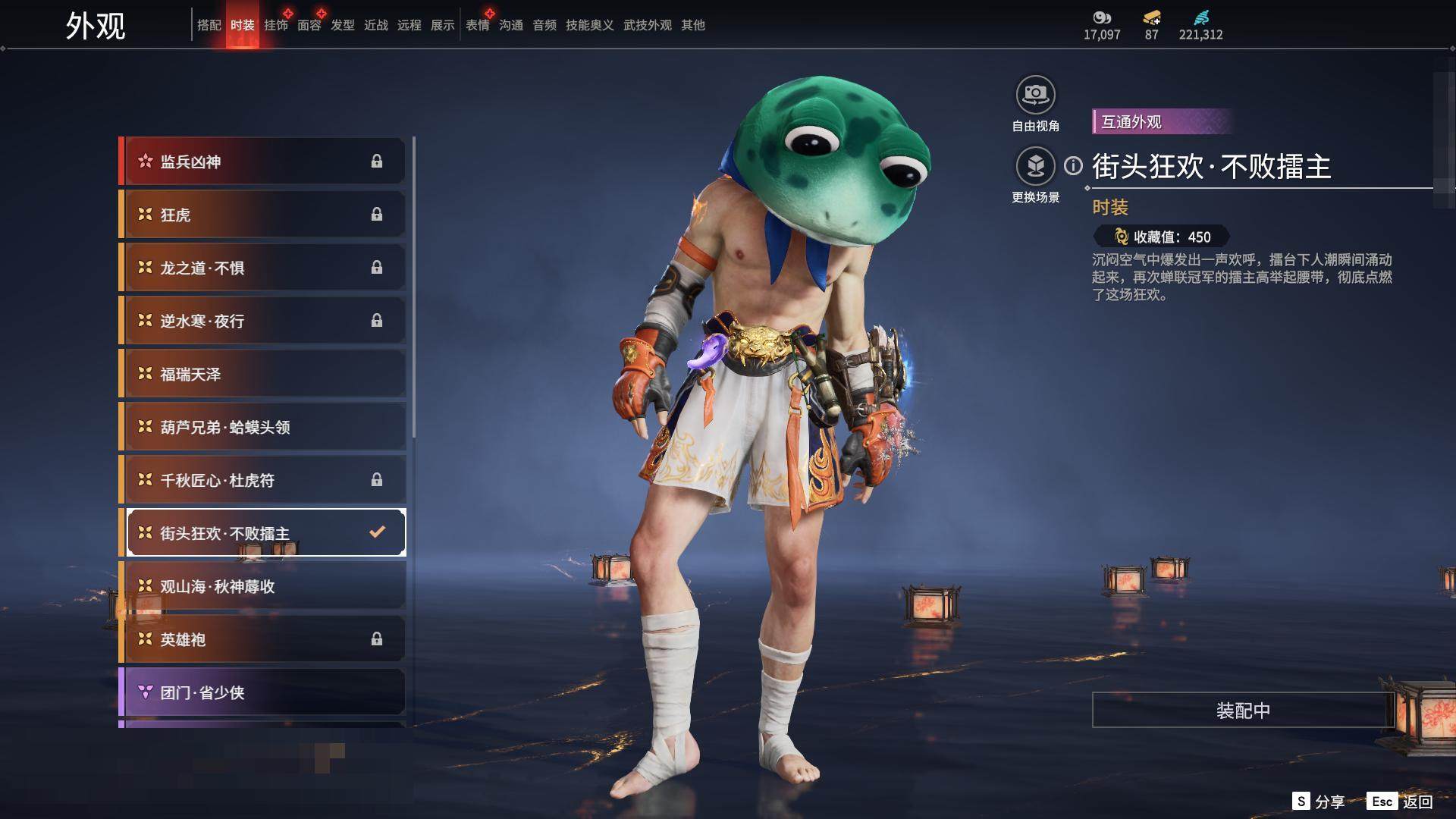This screenshot has width=1456, height=819.
Task: Open the 挂饰 accessories tab
Action: pyautogui.click(x=275, y=25)
